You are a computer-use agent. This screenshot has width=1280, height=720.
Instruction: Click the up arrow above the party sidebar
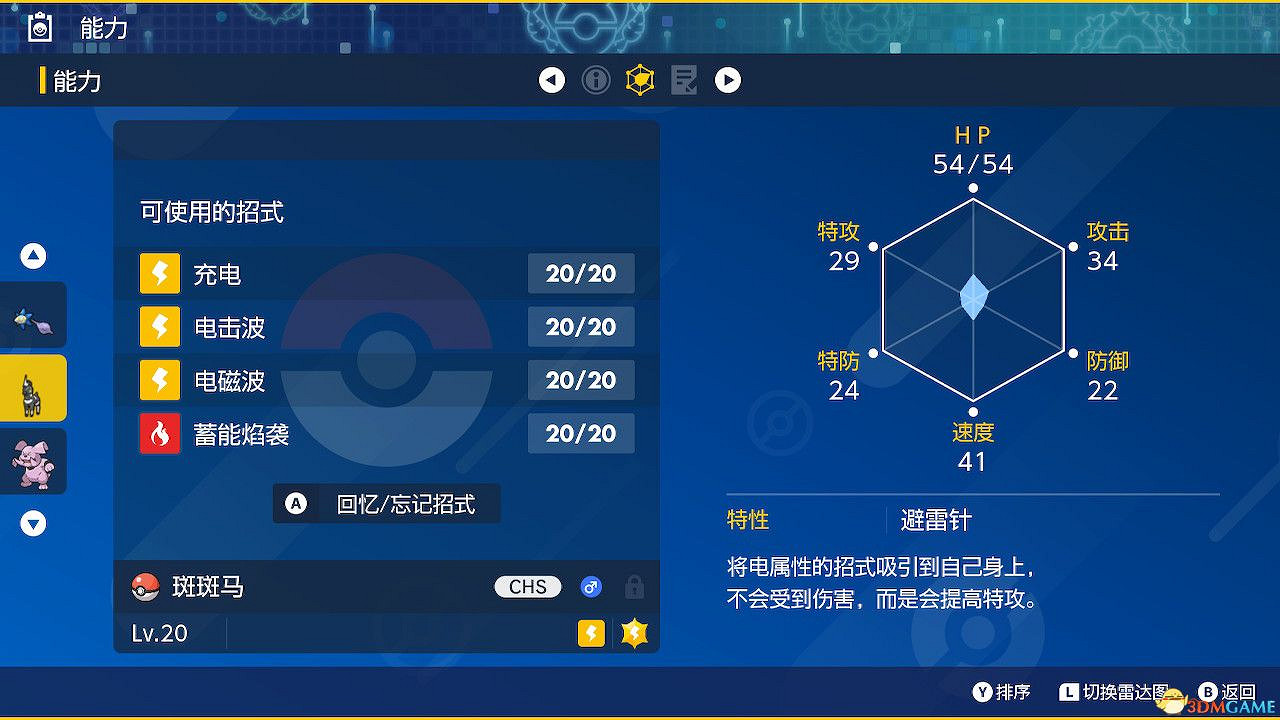tap(33, 255)
